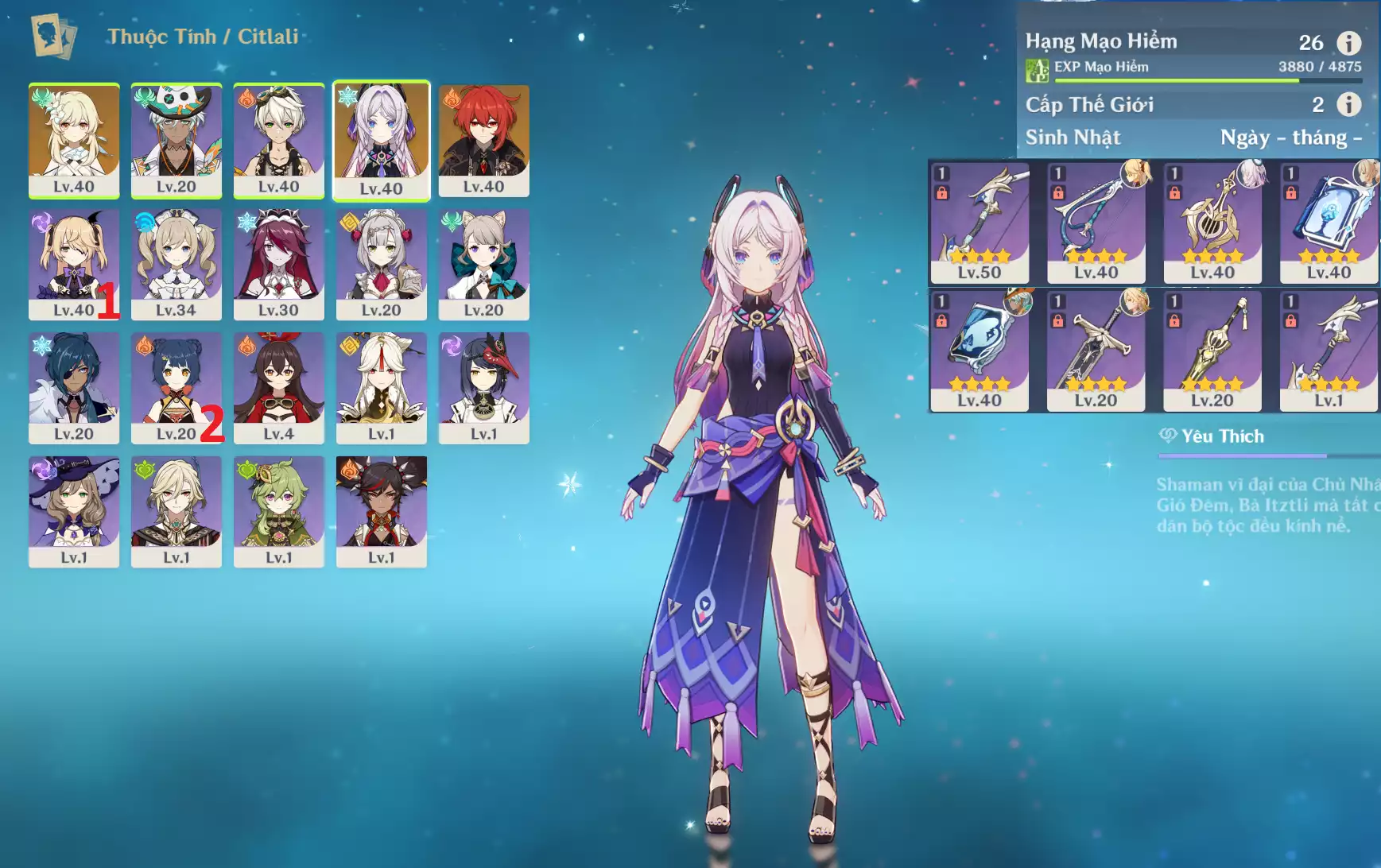
Task: Select the Lv.1 polearm weapon slot
Action: (x=1329, y=351)
